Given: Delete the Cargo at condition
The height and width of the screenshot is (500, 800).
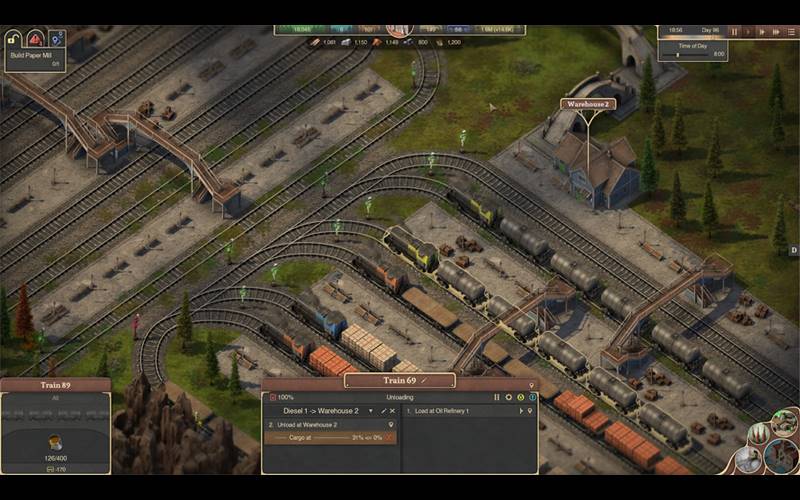Looking at the screenshot, I should [392, 438].
